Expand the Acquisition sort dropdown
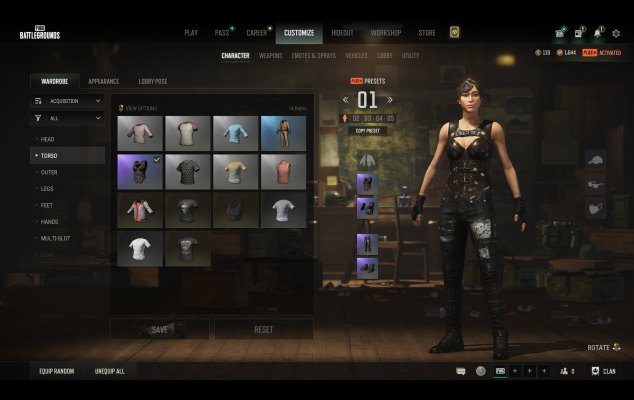 pyautogui.click(x=67, y=101)
